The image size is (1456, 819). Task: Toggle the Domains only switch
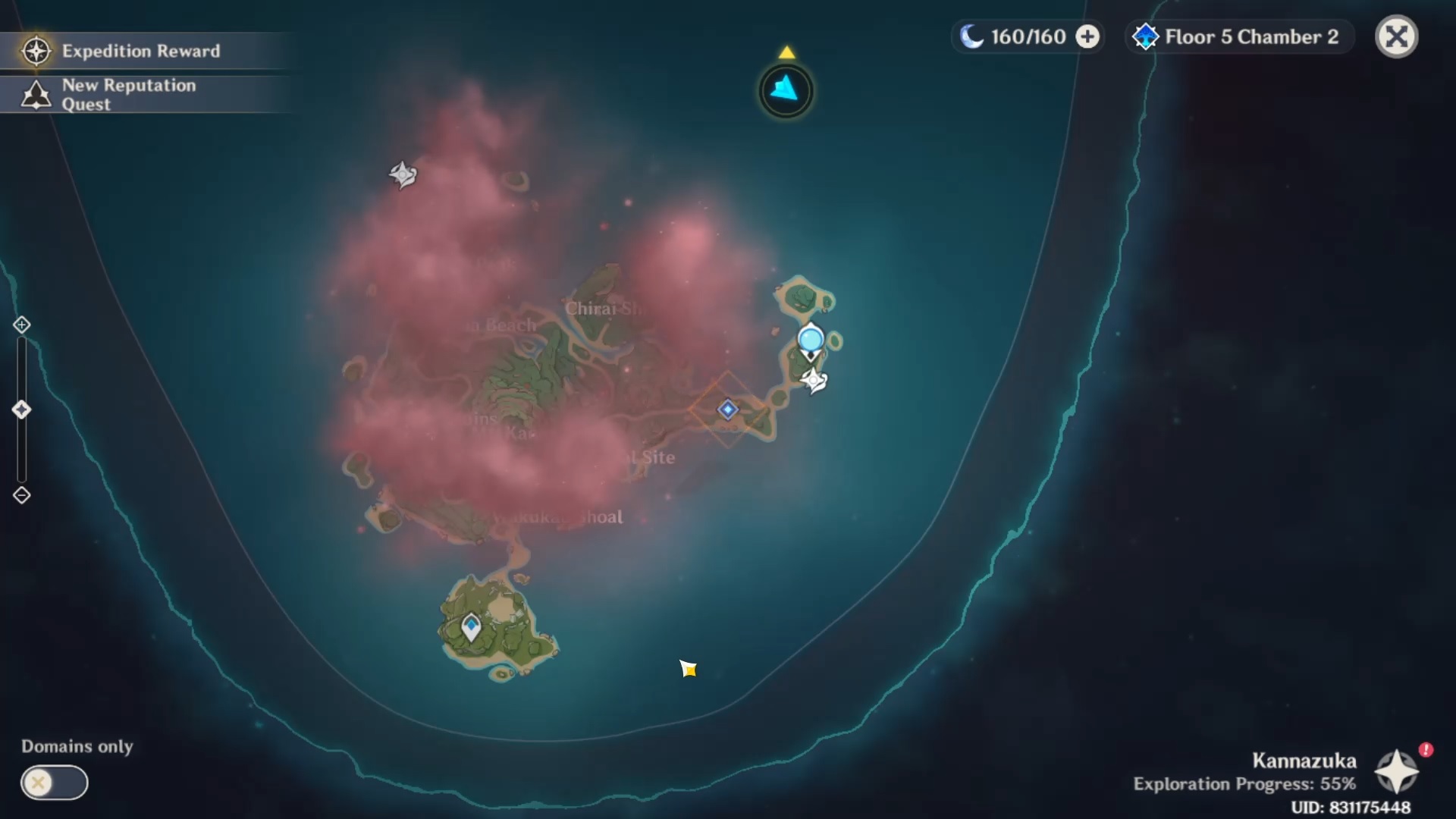click(54, 782)
